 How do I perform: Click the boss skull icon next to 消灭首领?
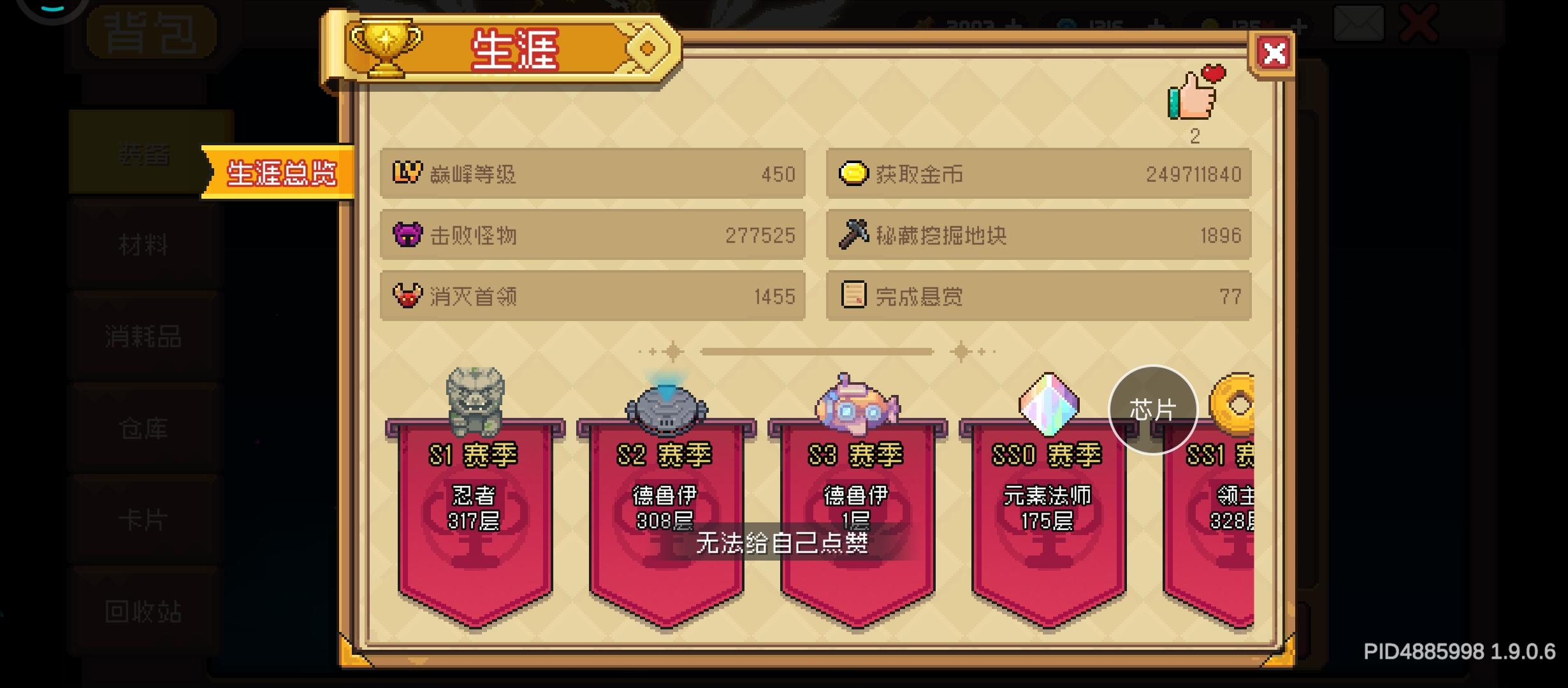coord(409,296)
